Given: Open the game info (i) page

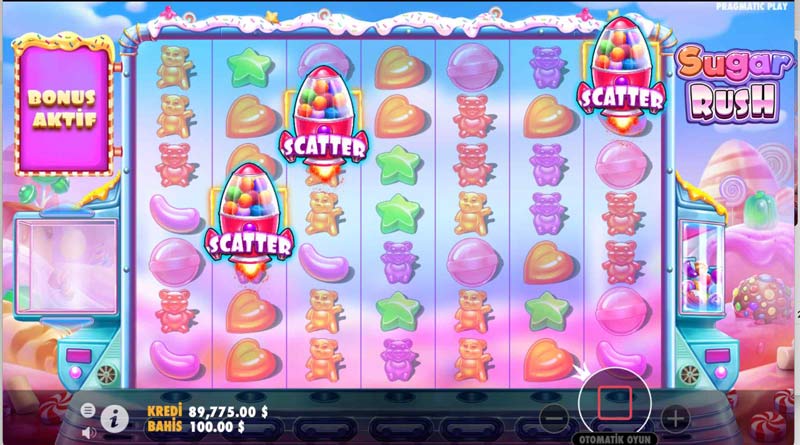Looking at the screenshot, I should pos(115,415).
